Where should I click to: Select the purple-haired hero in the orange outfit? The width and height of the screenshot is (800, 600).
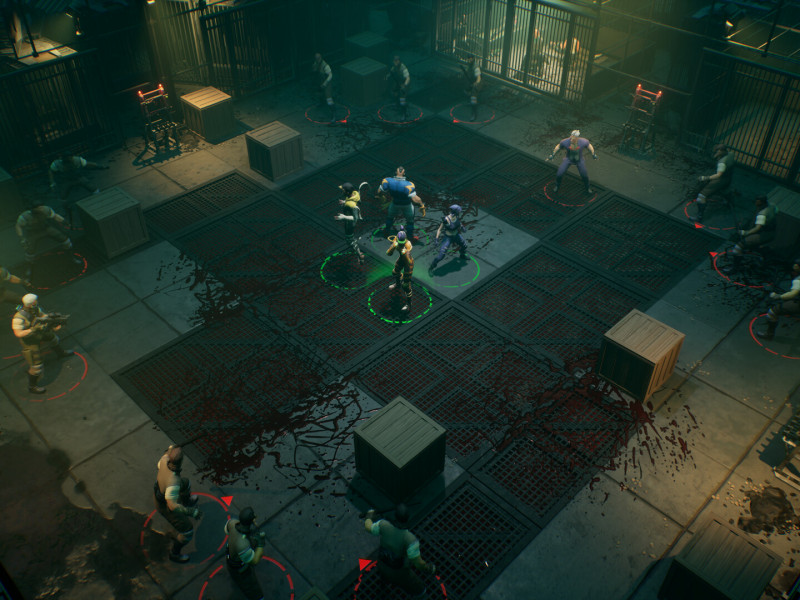402,263
